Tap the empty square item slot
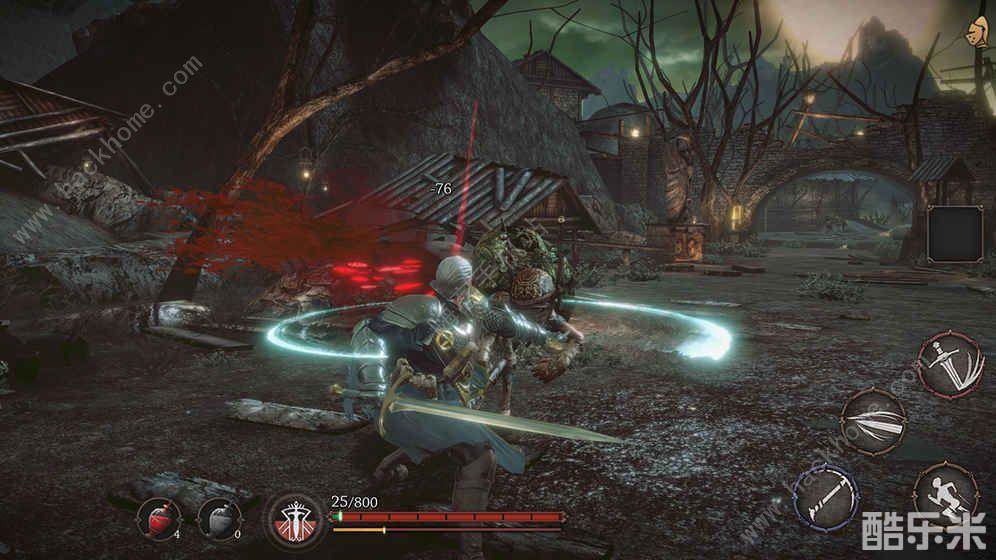 (955, 233)
